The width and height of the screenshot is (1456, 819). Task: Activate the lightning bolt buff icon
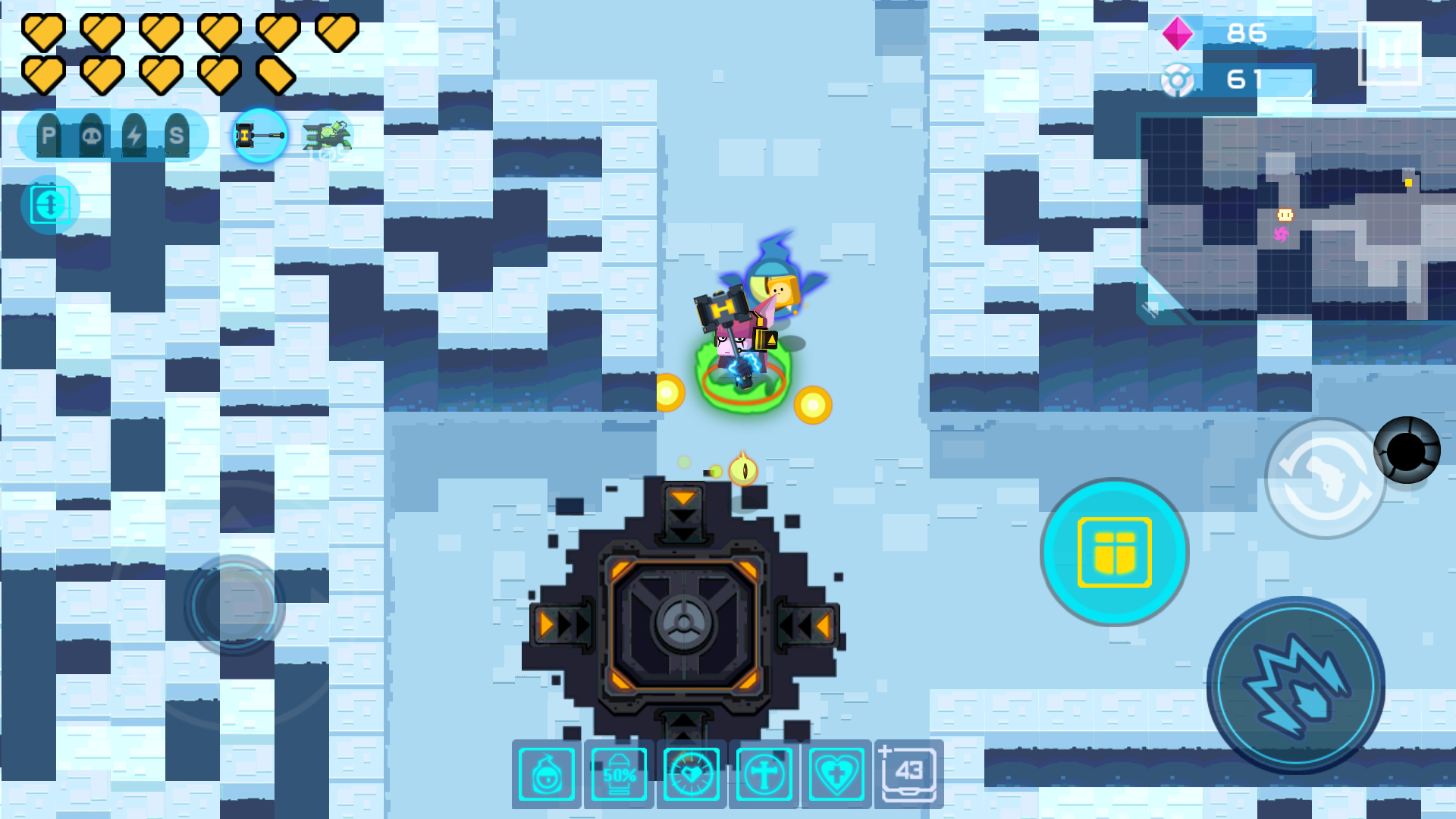coord(135,135)
